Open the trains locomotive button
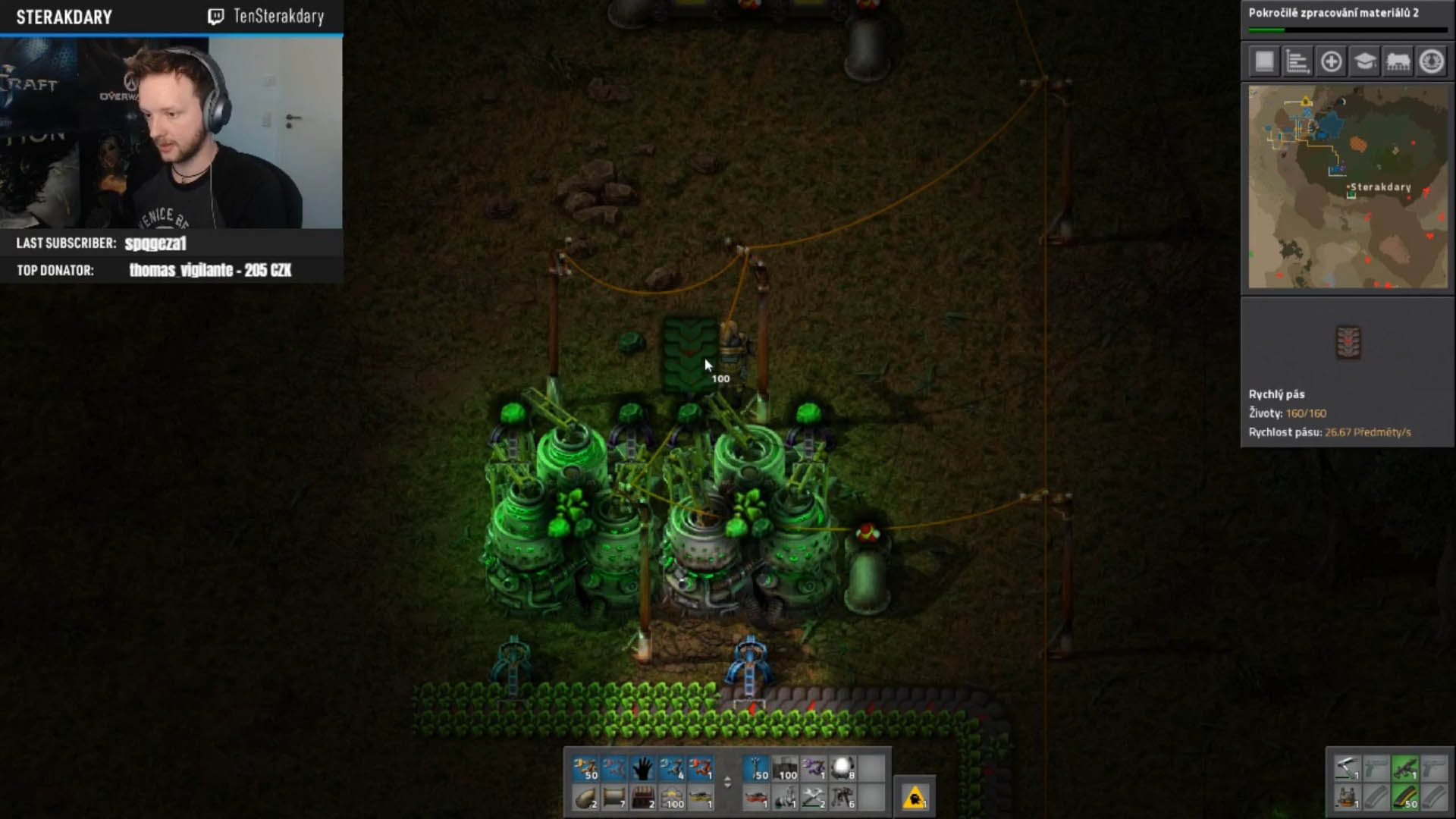The image size is (1456, 819). 1398,61
